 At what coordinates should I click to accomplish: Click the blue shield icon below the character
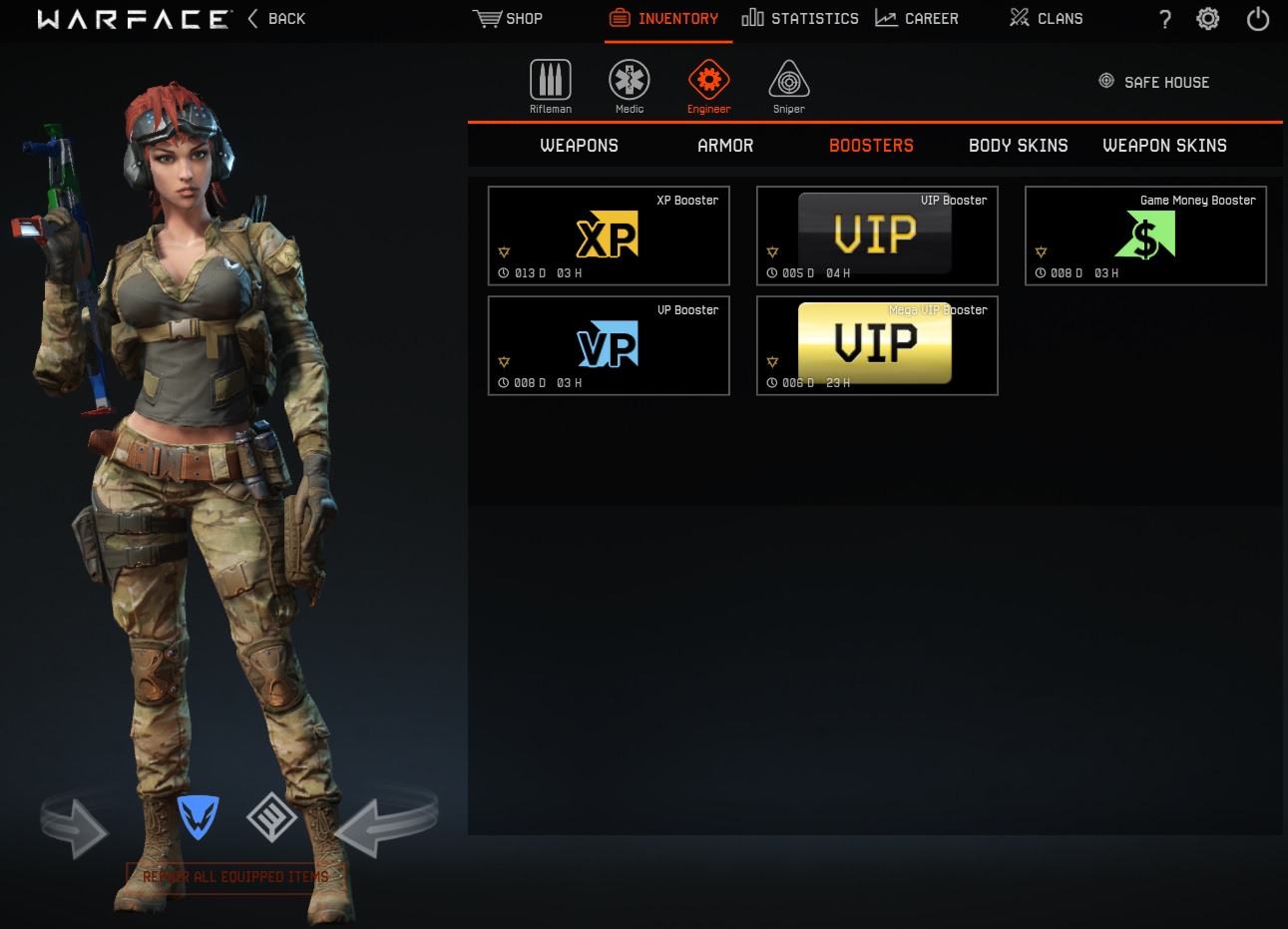click(198, 817)
